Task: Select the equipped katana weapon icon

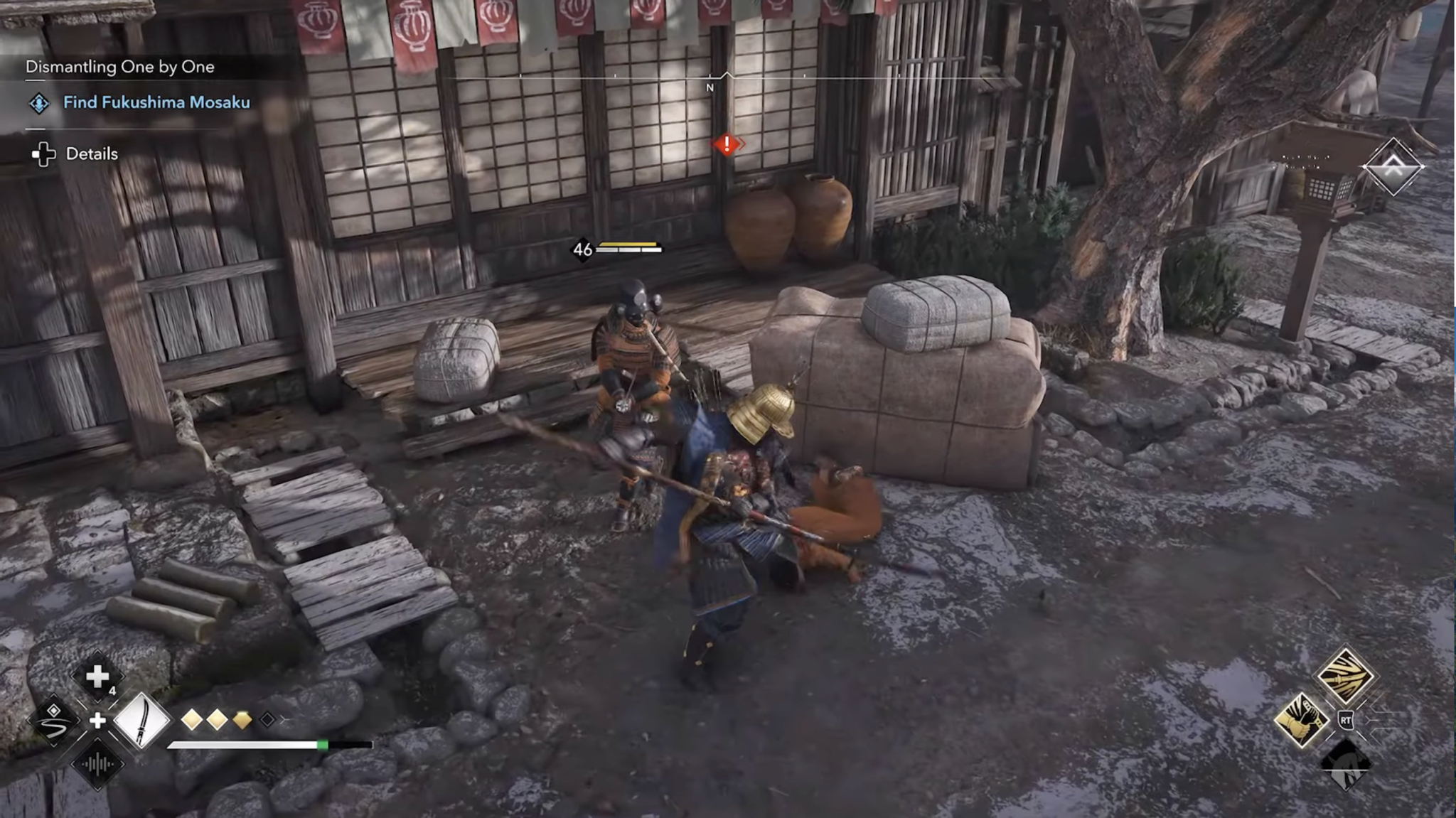Action: click(141, 720)
